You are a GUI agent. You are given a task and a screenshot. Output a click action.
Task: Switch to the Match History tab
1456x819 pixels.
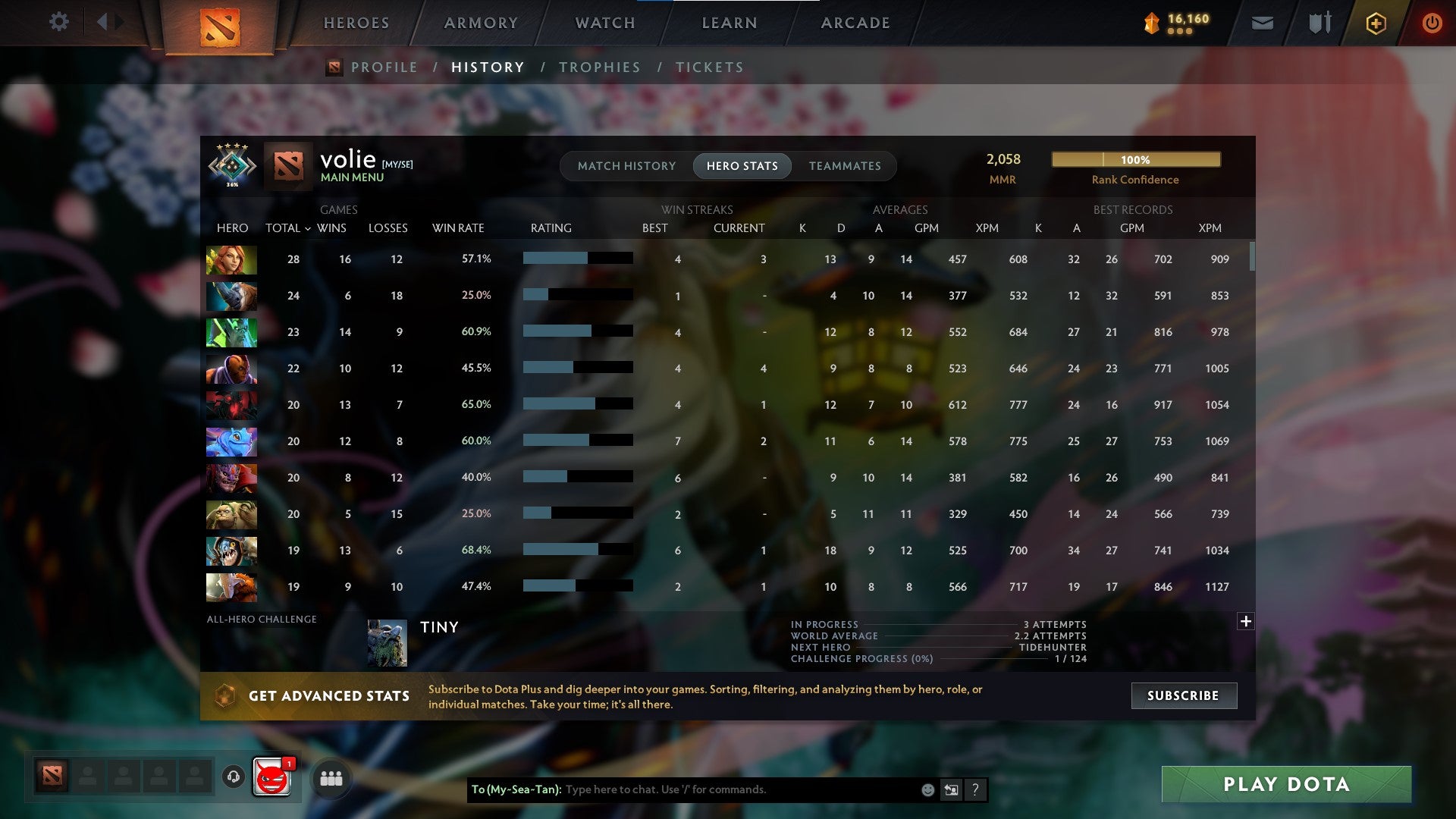point(626,165)
